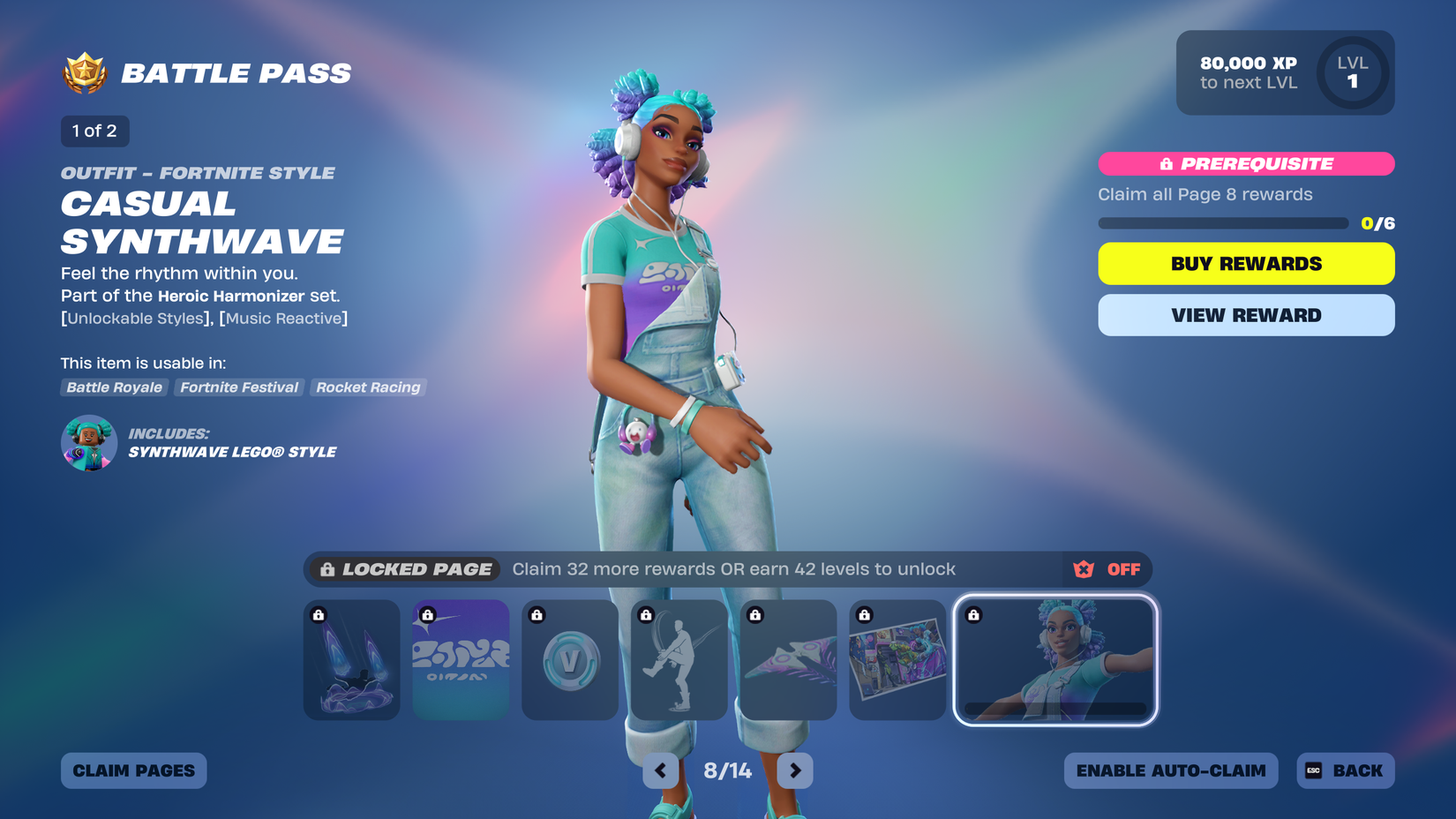Select the Battle Royale usability tag
This screenshot has height=819, width=1456.
coord(114,387)
